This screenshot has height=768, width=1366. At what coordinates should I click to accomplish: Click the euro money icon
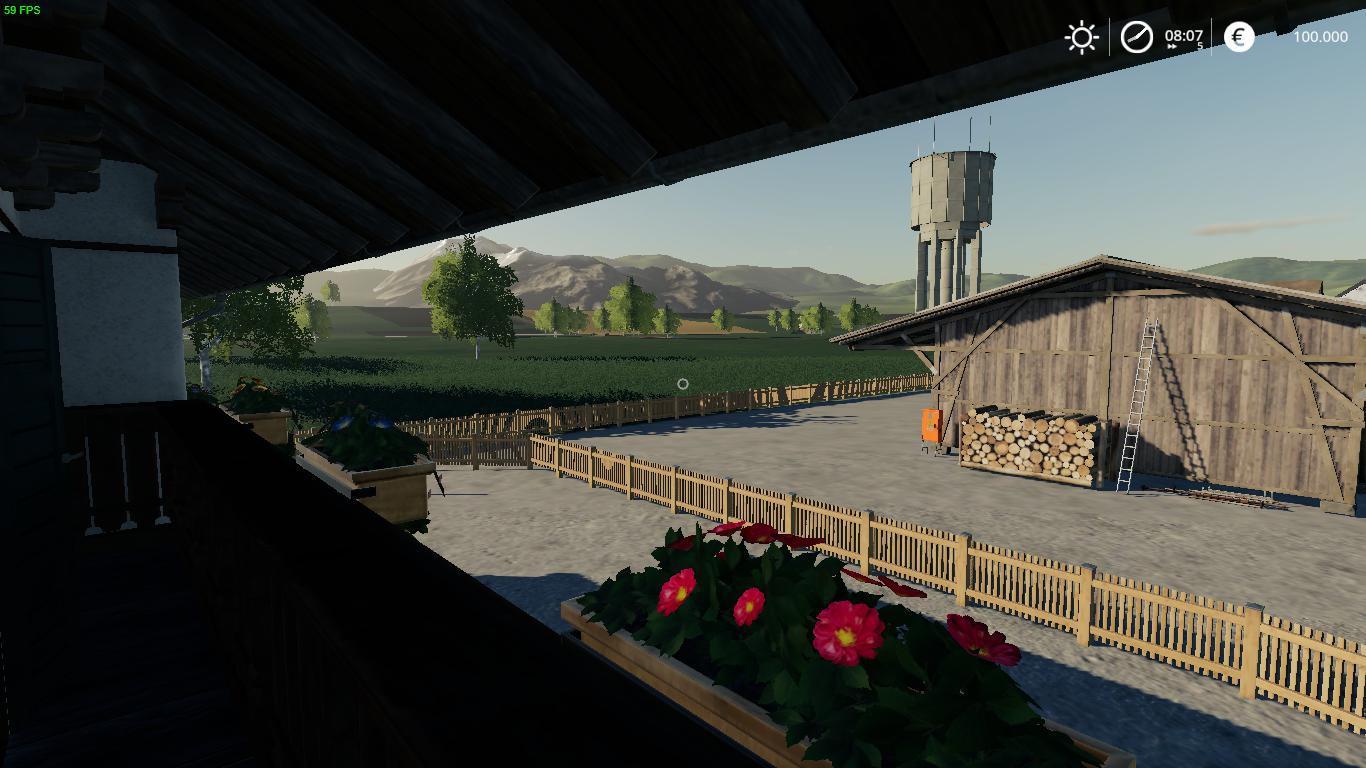click(x=1239, y=38)
